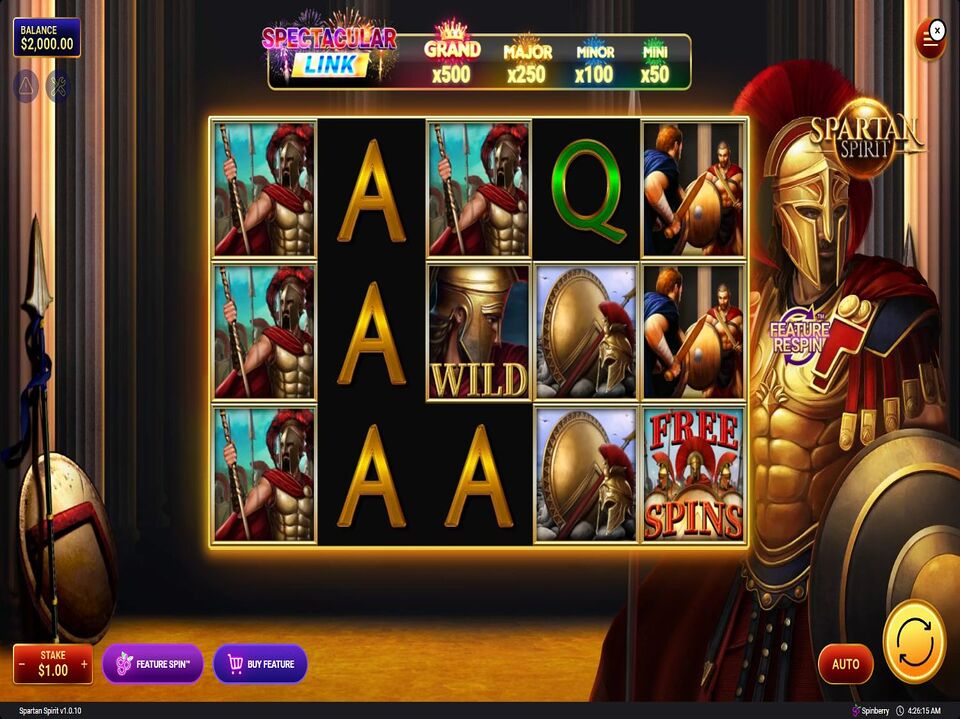
Task: Enable Auto spin mode
Action: (845, 664)
